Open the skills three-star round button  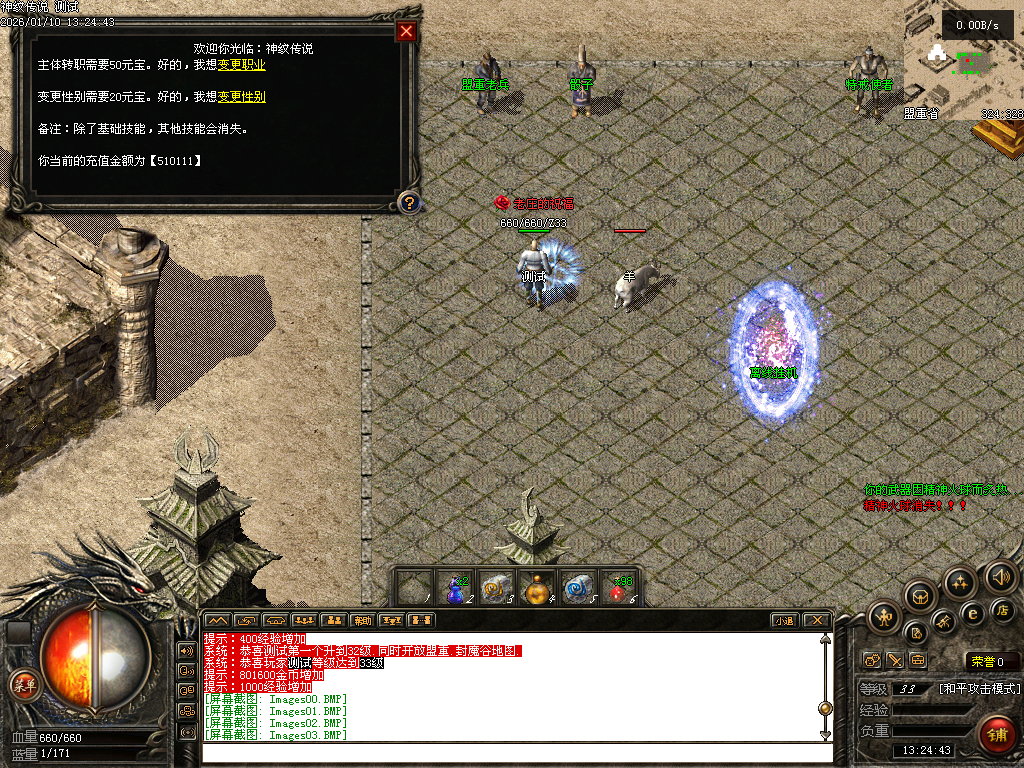(960, 582)
